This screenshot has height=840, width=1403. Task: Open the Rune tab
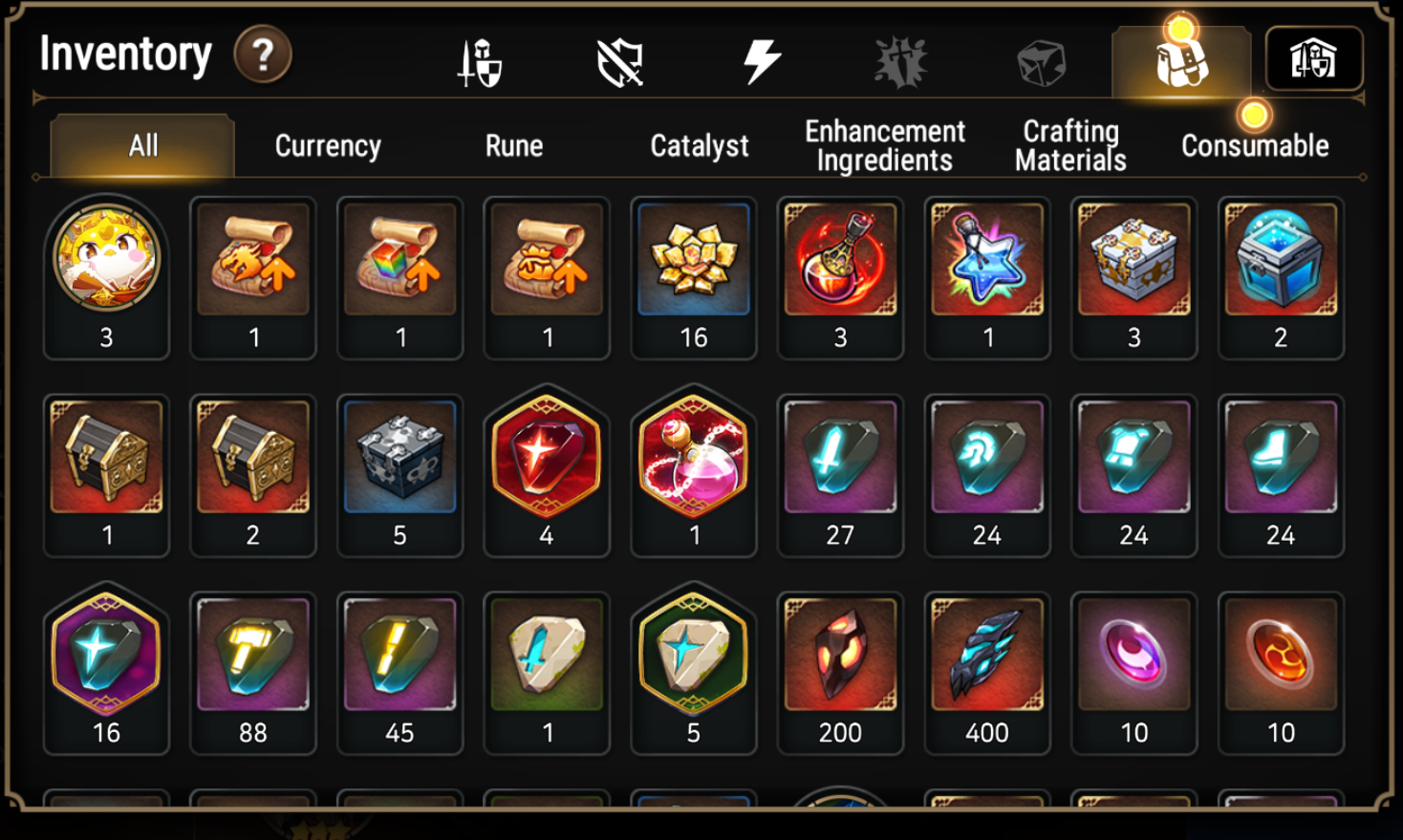click(513, 145)
